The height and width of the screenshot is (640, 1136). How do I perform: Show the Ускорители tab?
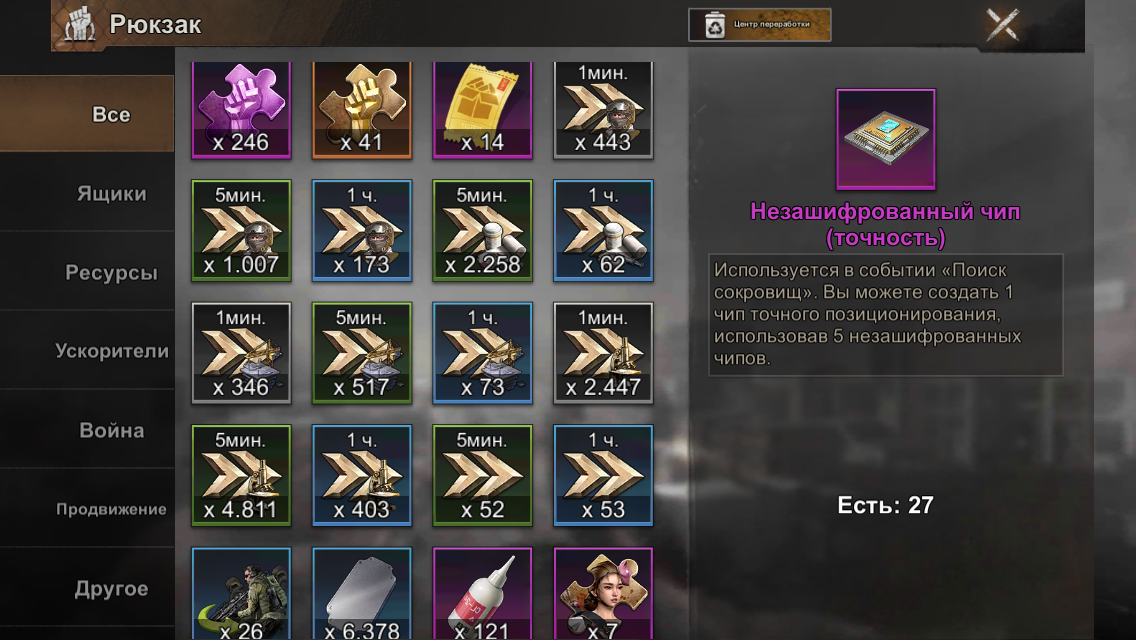click(x=111, y=351)
